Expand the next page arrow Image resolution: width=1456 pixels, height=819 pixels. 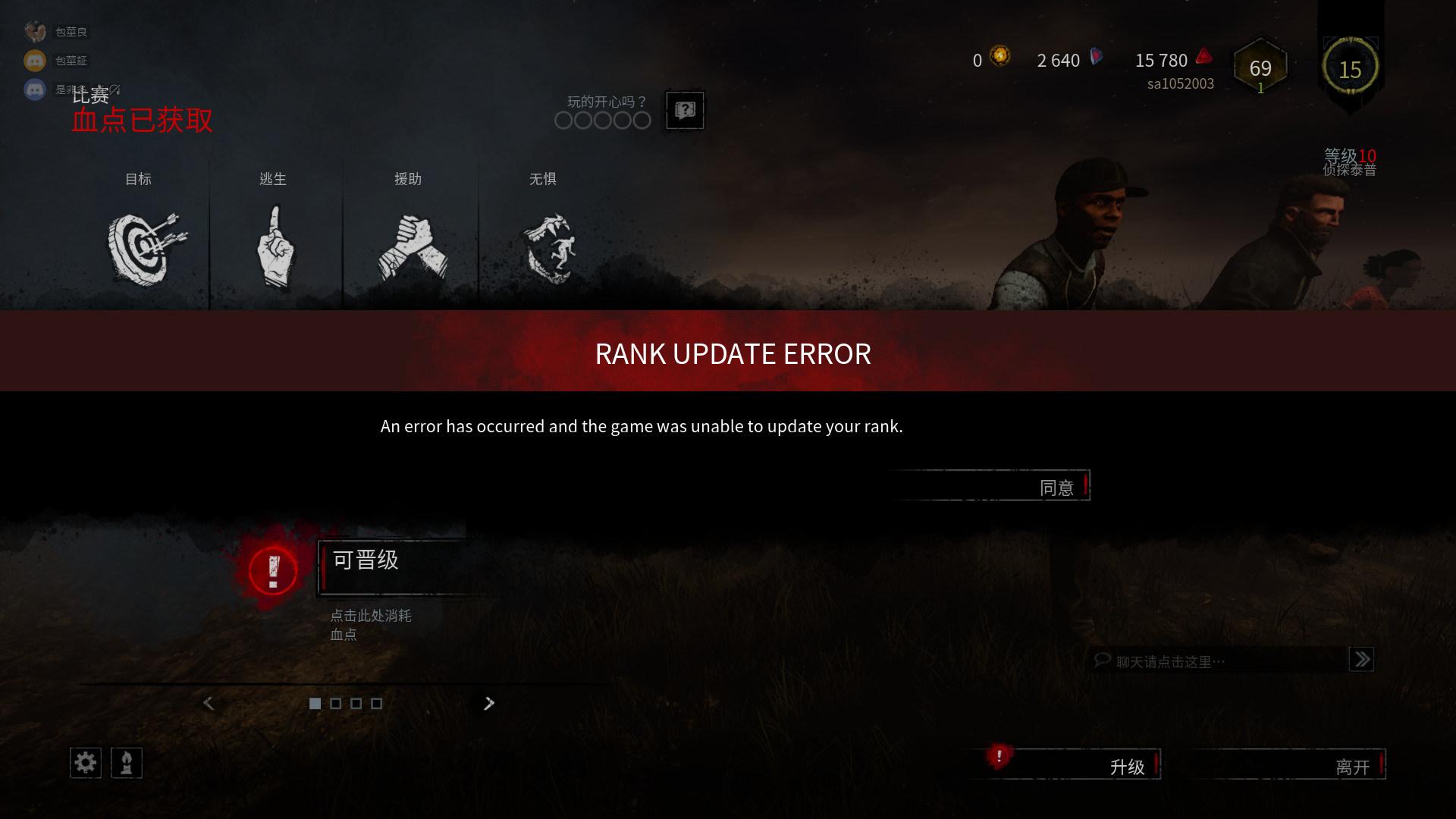pos(488,704)
